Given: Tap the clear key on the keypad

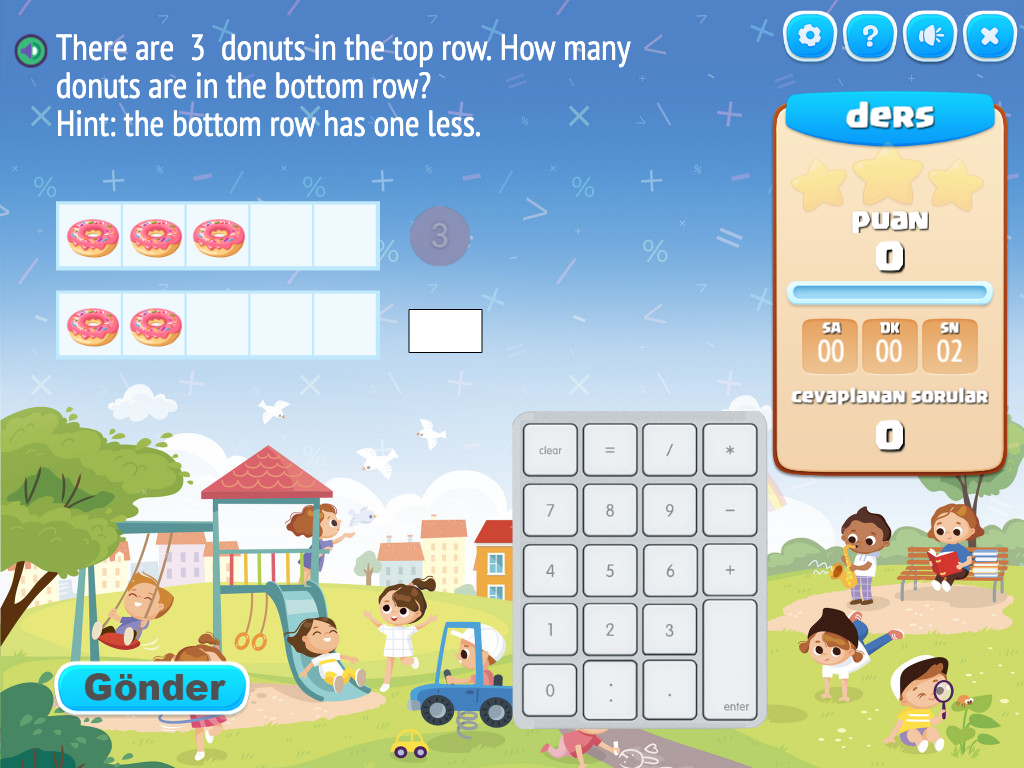Looking at the screenshot, I should point(550,450).
